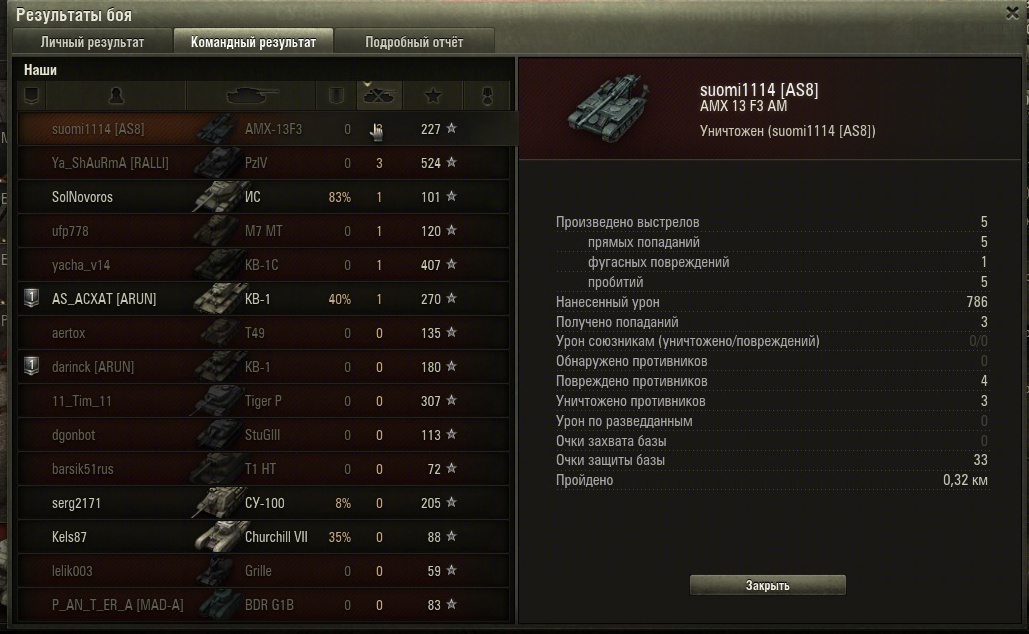Sort by destroyed tanks column header
1029x634 pixels.
[x=379, y=96]
